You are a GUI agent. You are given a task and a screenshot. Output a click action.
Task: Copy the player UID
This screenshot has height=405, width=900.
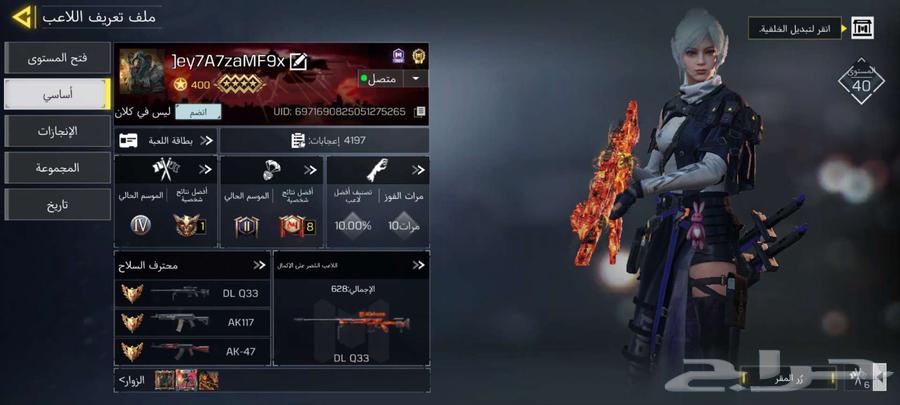(x=420, y=112)
